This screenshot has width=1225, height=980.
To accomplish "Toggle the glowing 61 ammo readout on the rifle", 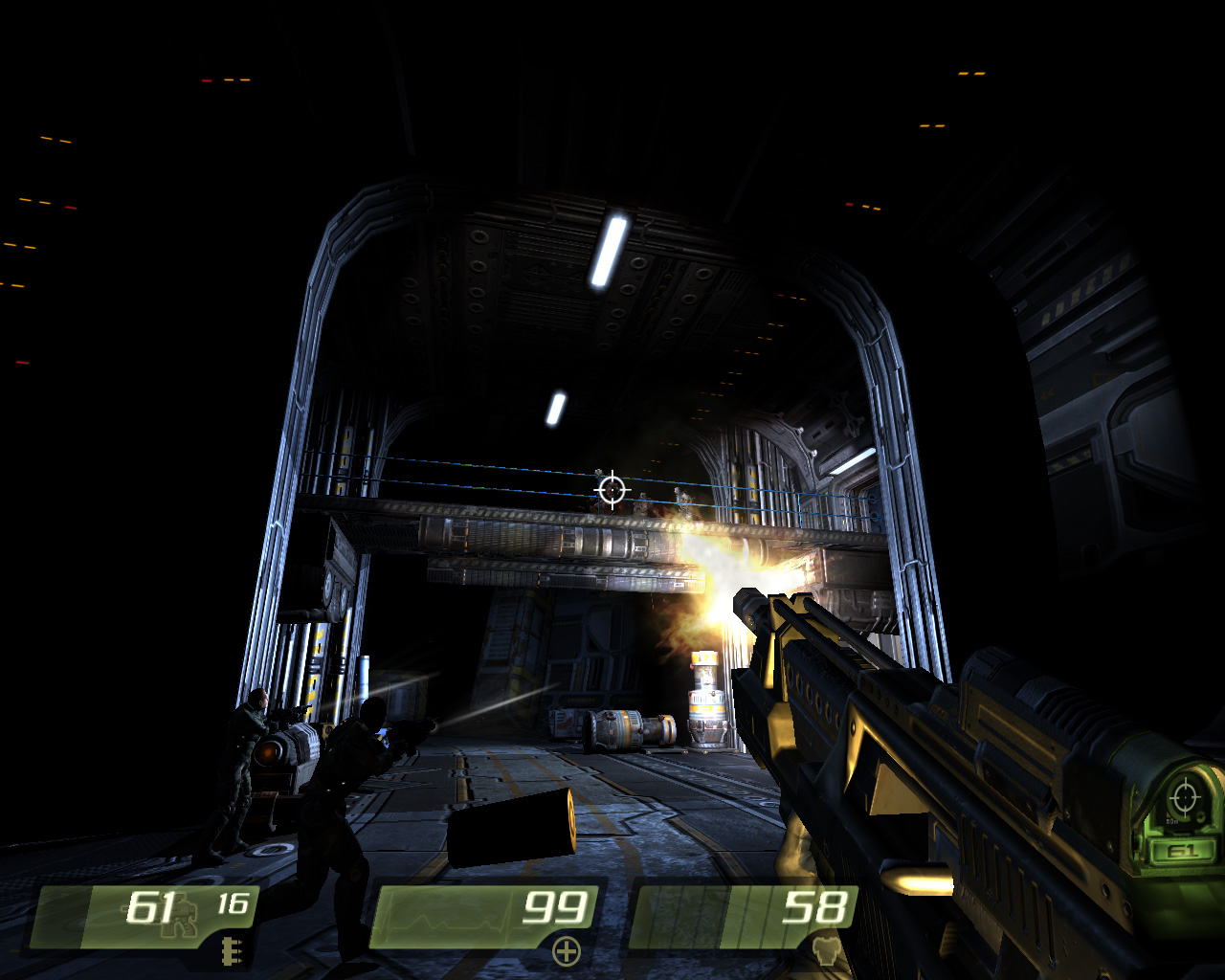I will click(x=1184, y=850).
